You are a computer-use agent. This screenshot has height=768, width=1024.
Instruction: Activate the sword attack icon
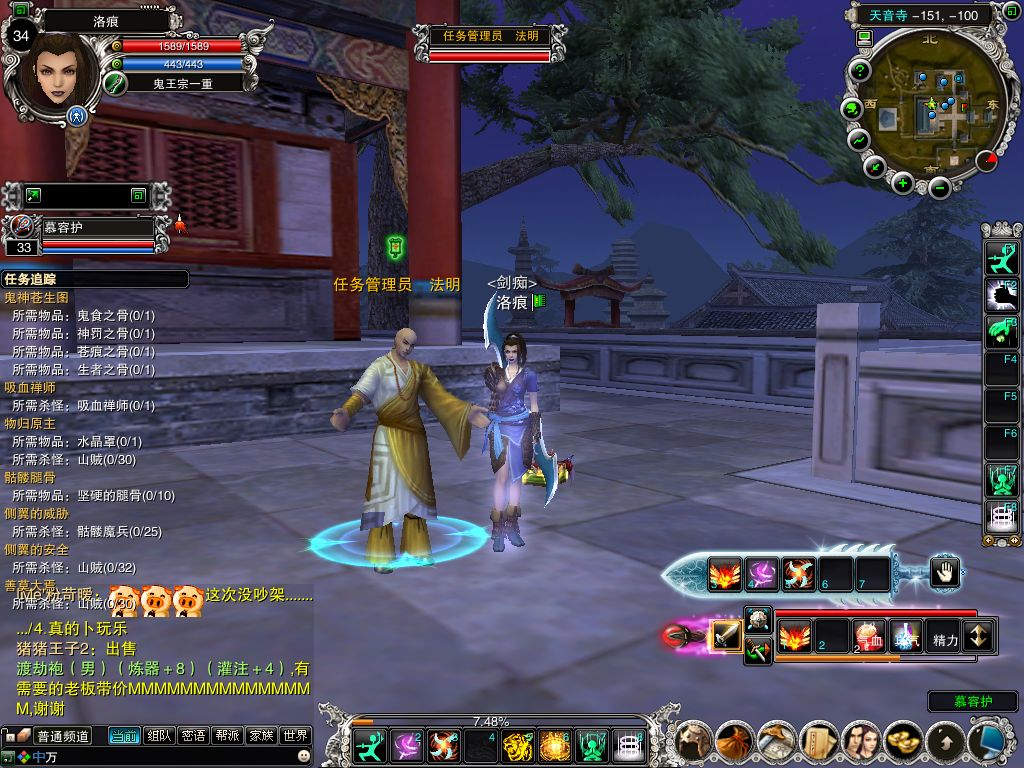tap(726, 636)
